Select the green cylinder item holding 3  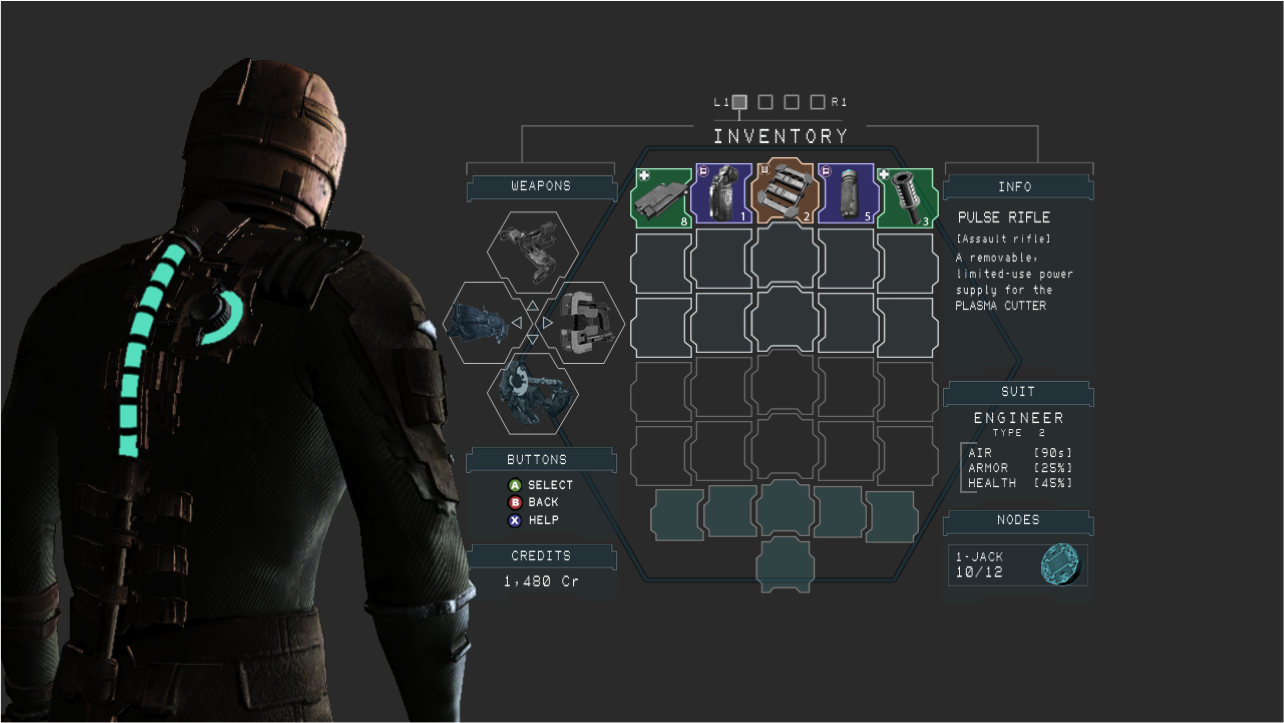(x=906, y=195)
